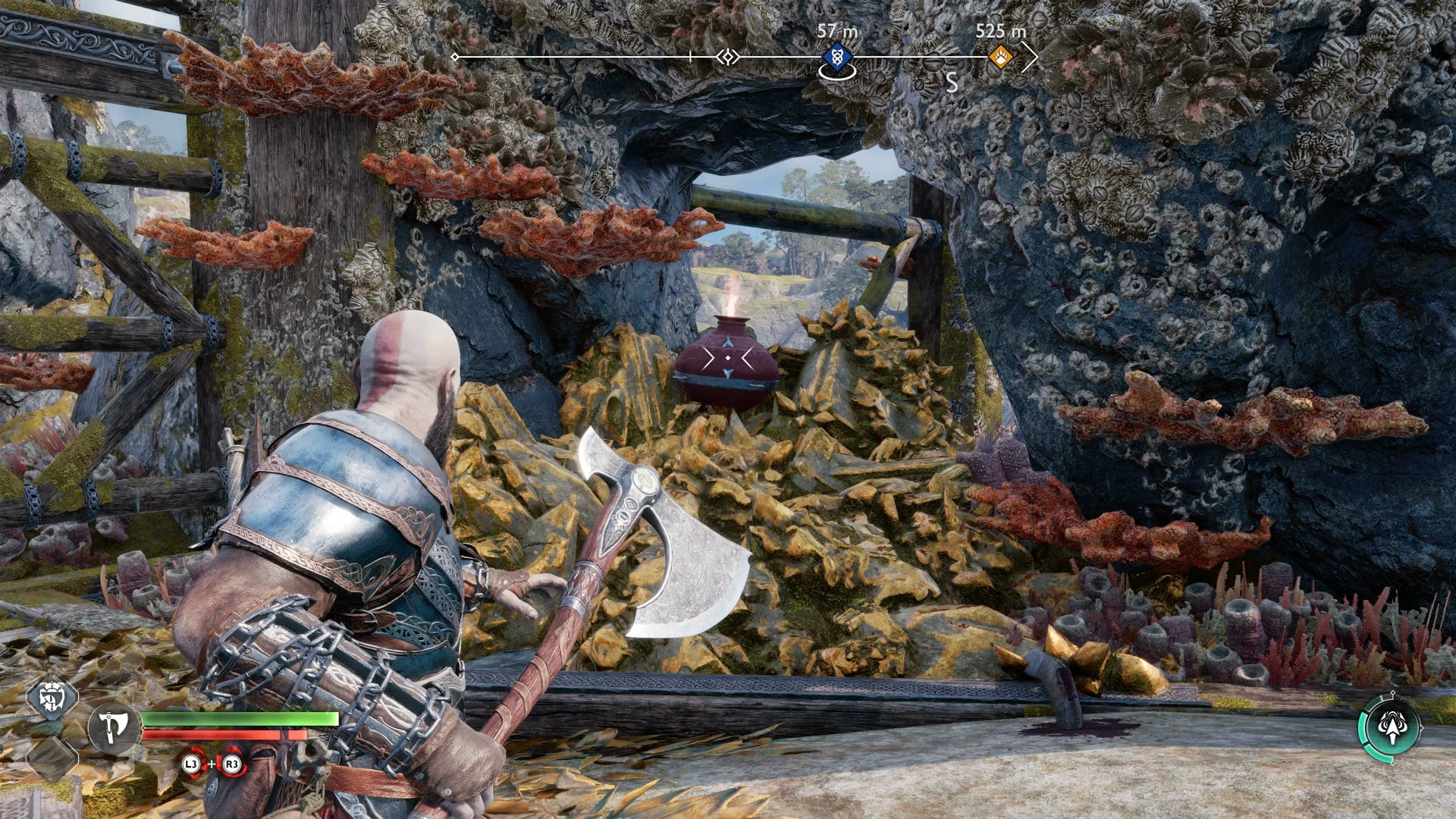Click the orange paw print compass marker
This screenshot has width=1456, height=819.
[1001, 56]
